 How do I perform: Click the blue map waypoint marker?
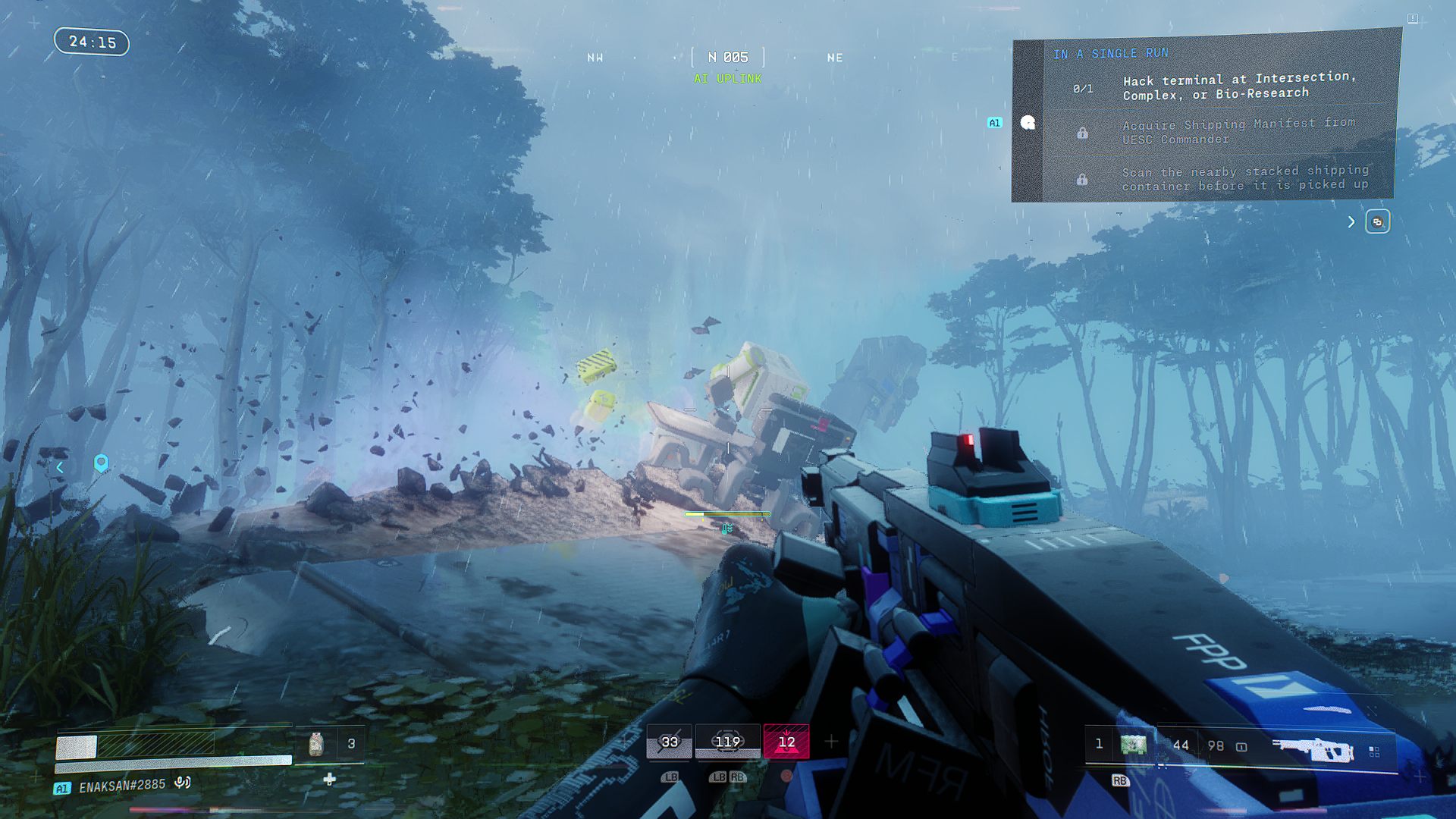click(x=101, y=463)
